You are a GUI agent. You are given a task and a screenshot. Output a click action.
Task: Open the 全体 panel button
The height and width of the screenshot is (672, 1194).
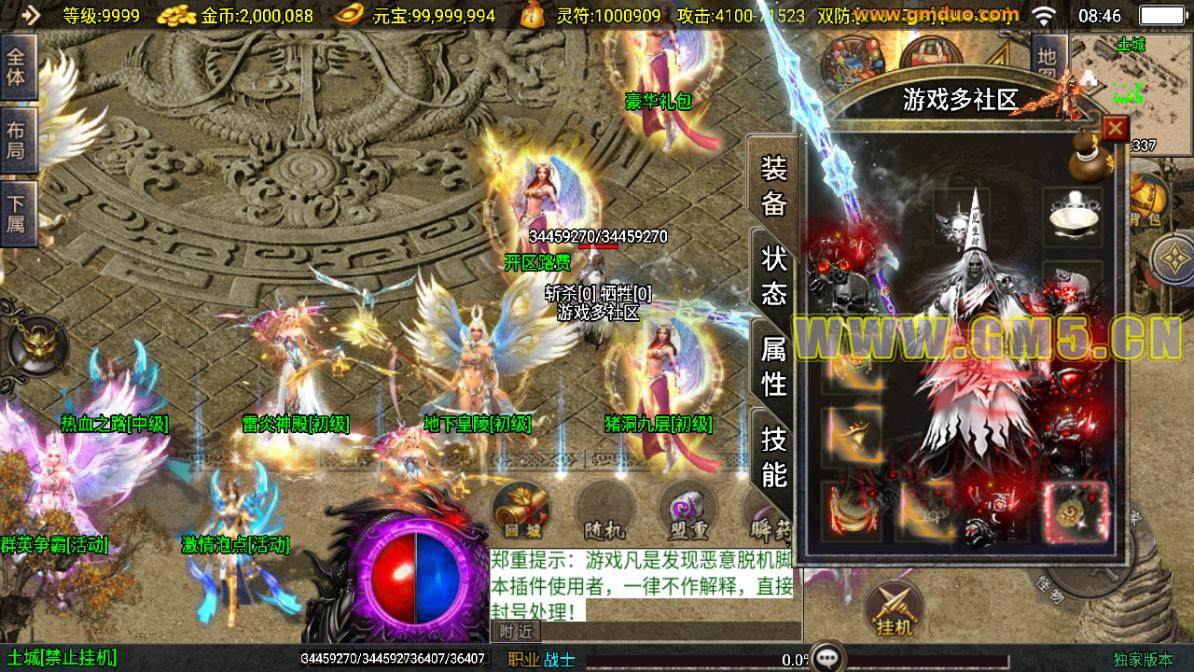point(17,66)
